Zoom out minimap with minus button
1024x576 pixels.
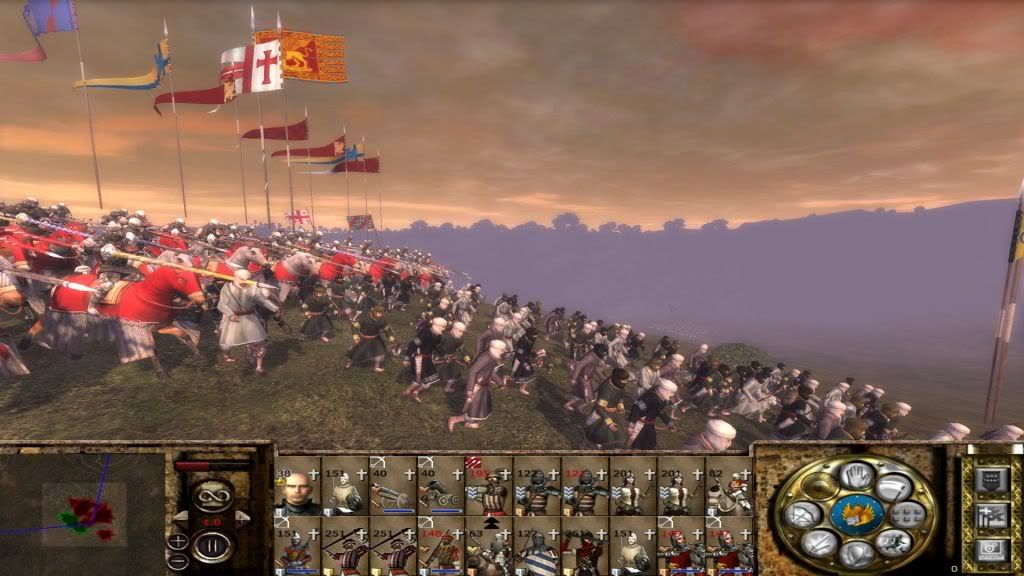(x=179, y=561)
